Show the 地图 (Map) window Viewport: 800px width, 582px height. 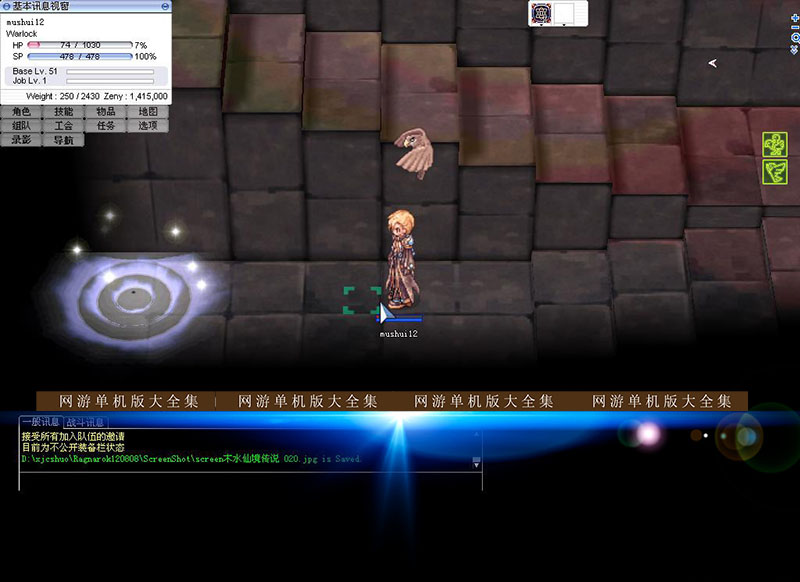pyautogui.click(x=148, y=112)
